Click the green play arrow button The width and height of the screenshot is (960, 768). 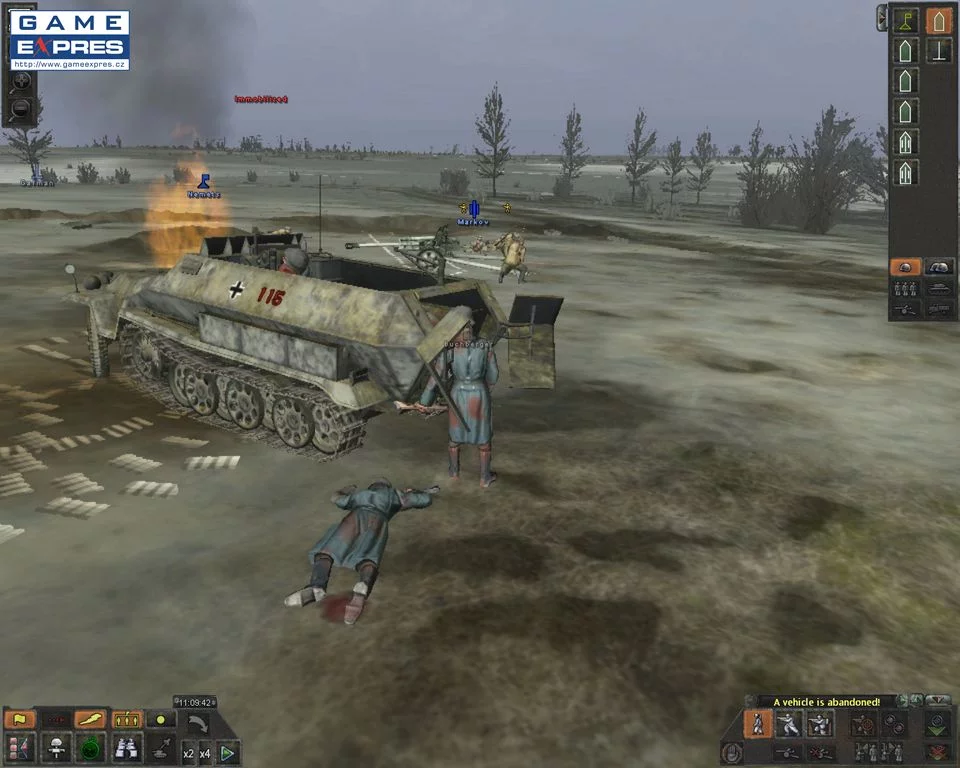[x=228, y=752]
